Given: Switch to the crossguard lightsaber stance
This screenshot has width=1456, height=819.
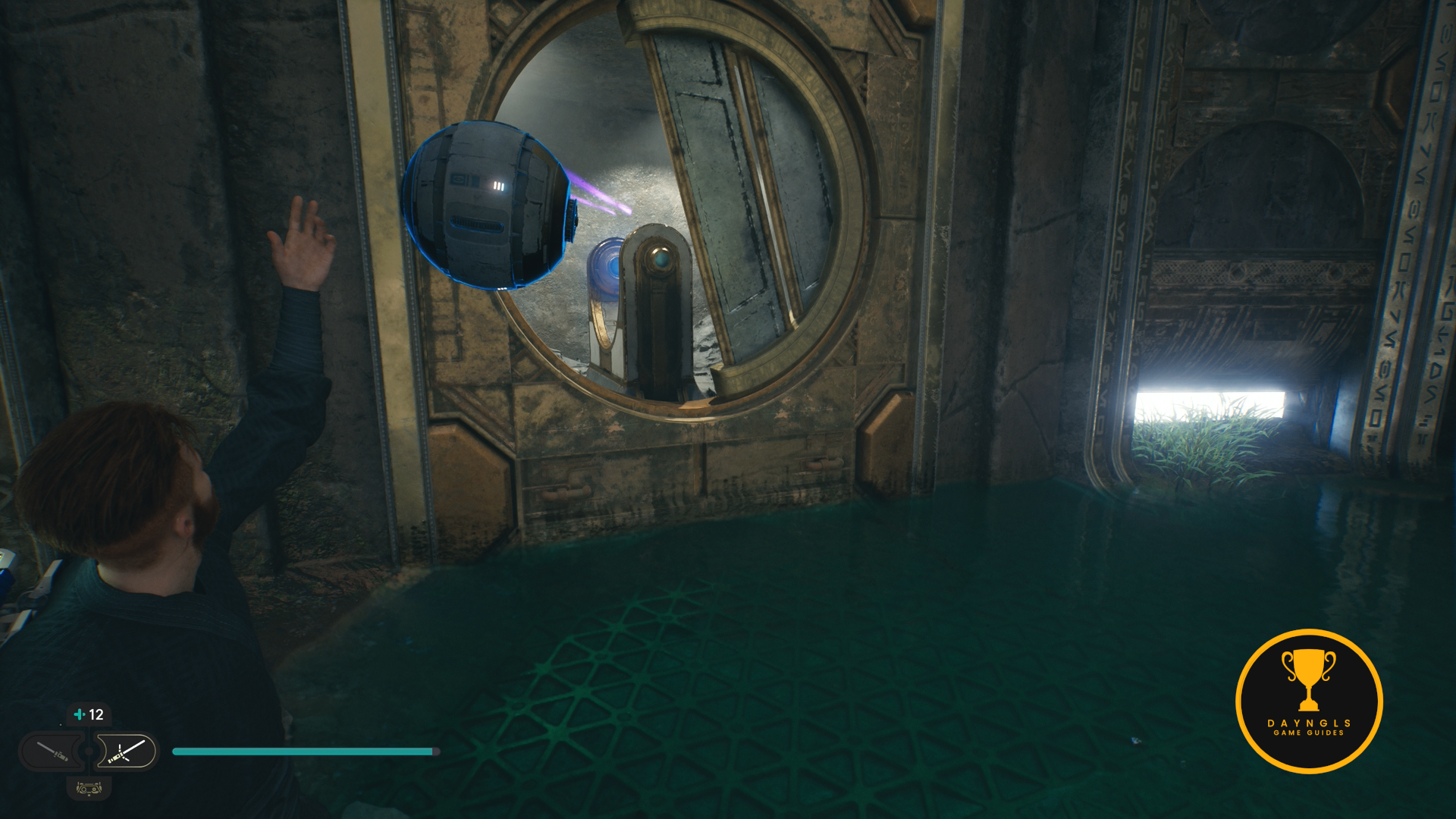Looking at the screenshot, I should pos(126,752).
